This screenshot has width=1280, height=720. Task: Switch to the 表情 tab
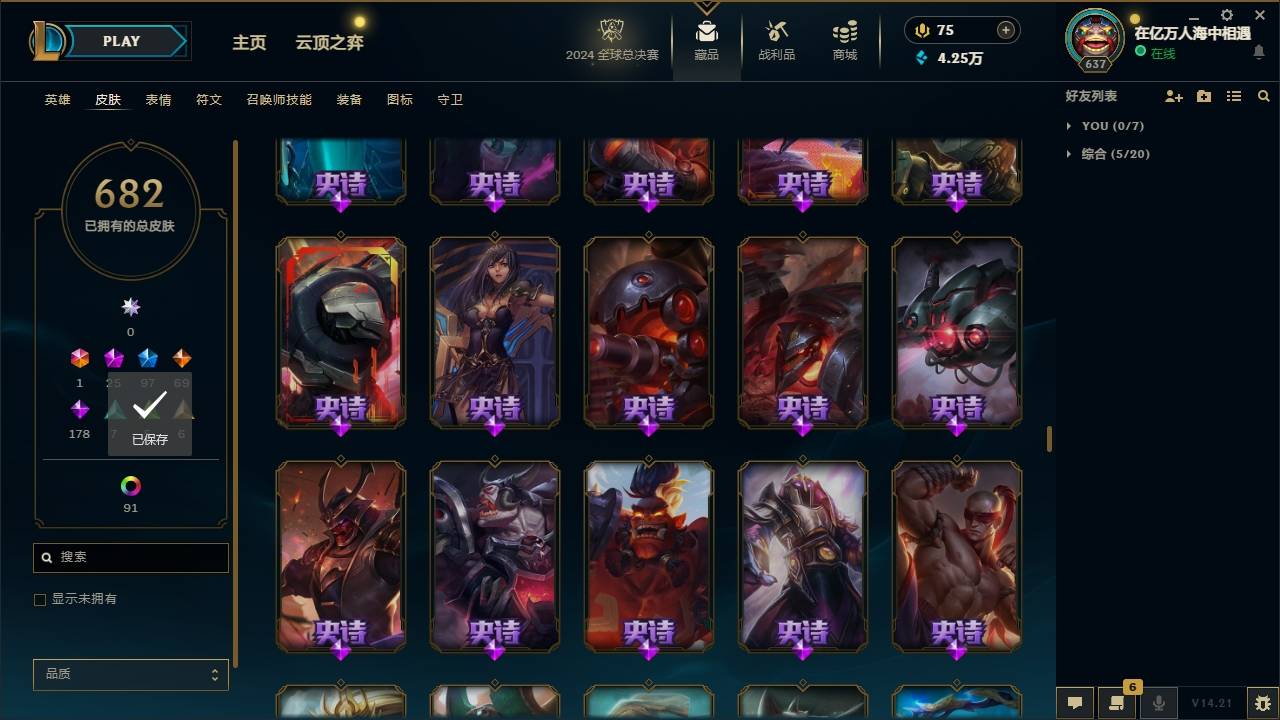(158, 99)
